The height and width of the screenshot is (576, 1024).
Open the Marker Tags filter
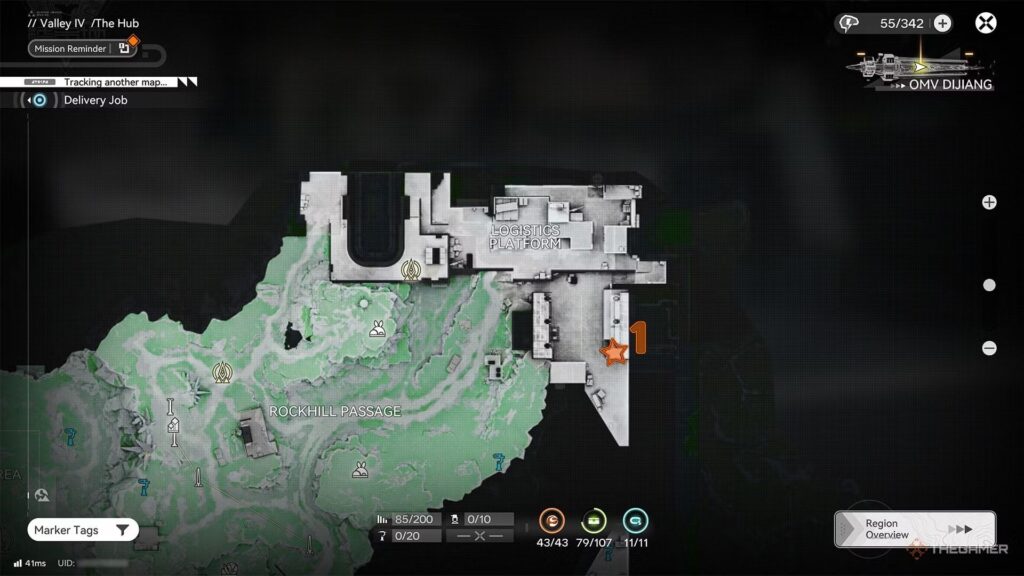tap(83, 530)
